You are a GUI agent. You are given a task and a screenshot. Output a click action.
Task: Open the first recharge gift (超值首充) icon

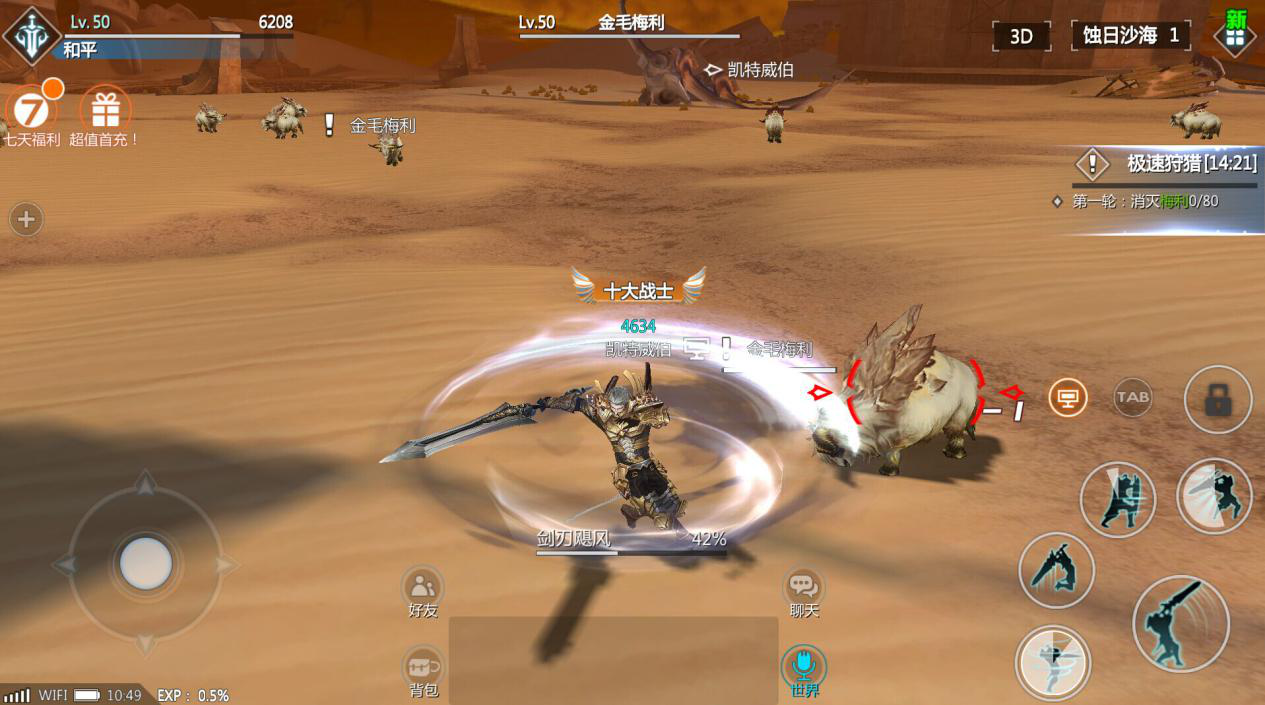click(105, 110)
